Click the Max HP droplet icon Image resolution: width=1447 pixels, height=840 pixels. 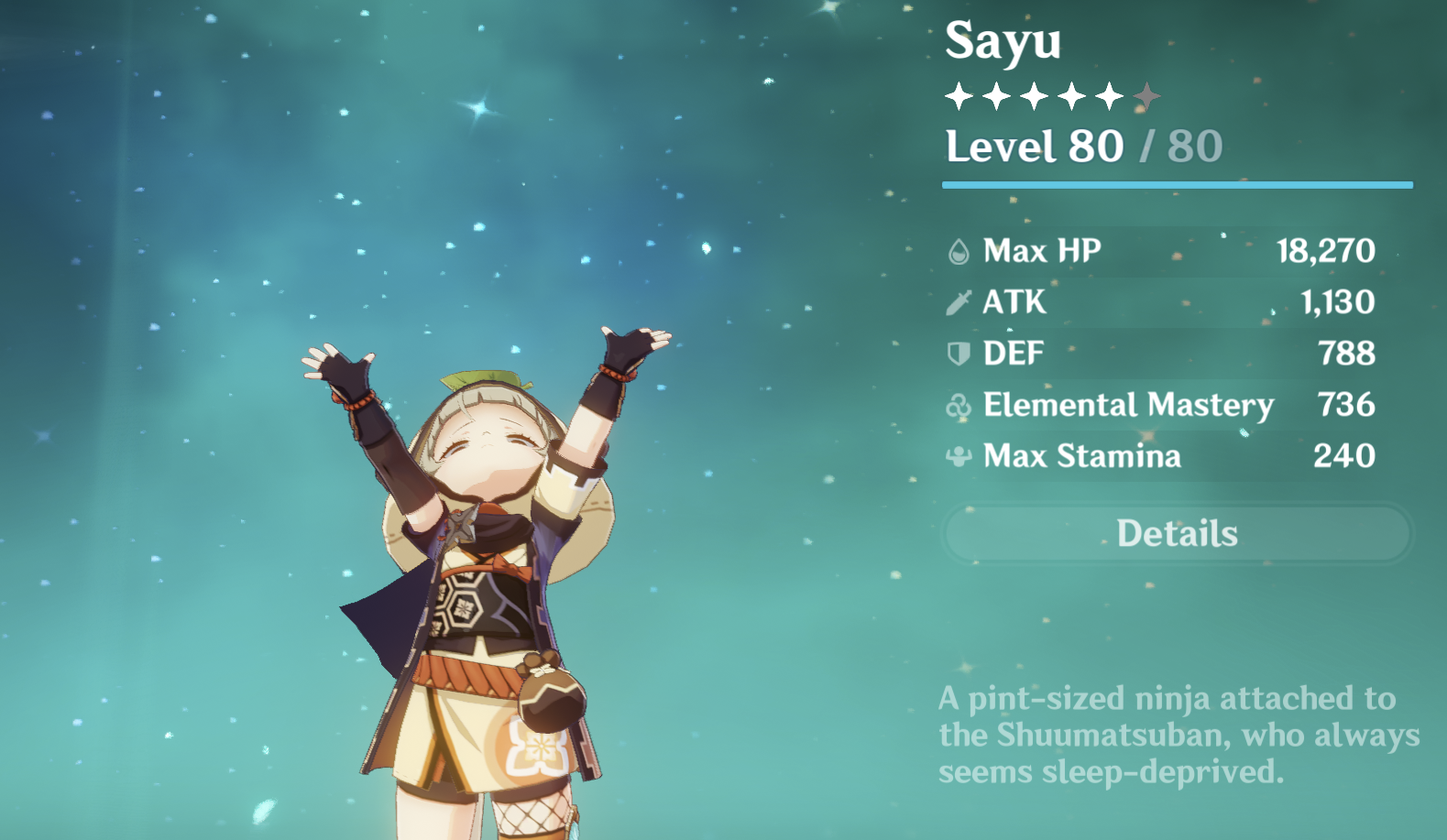tap(959, 249)
